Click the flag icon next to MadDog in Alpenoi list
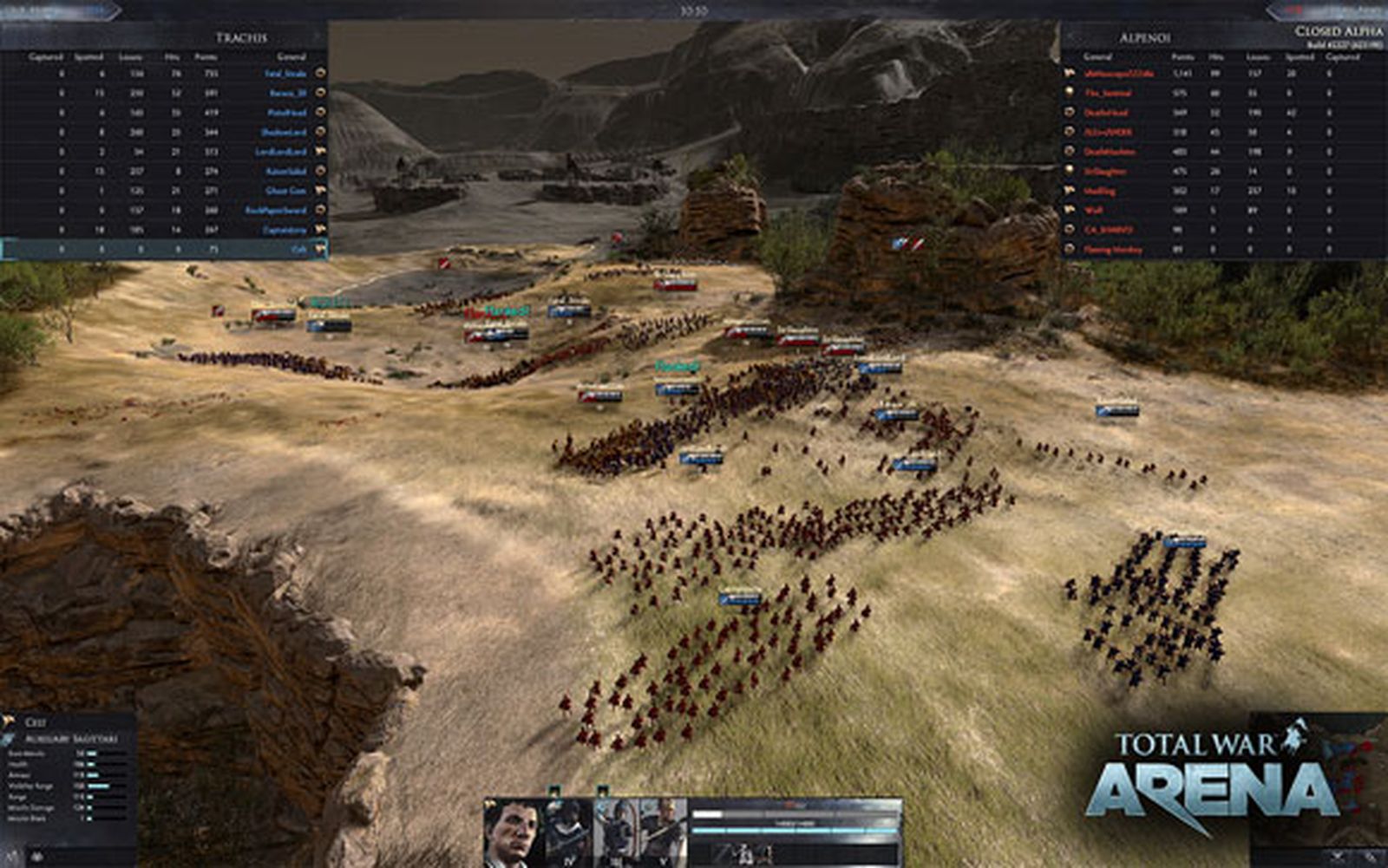1388x868 pixels. tap(1070, 190)
